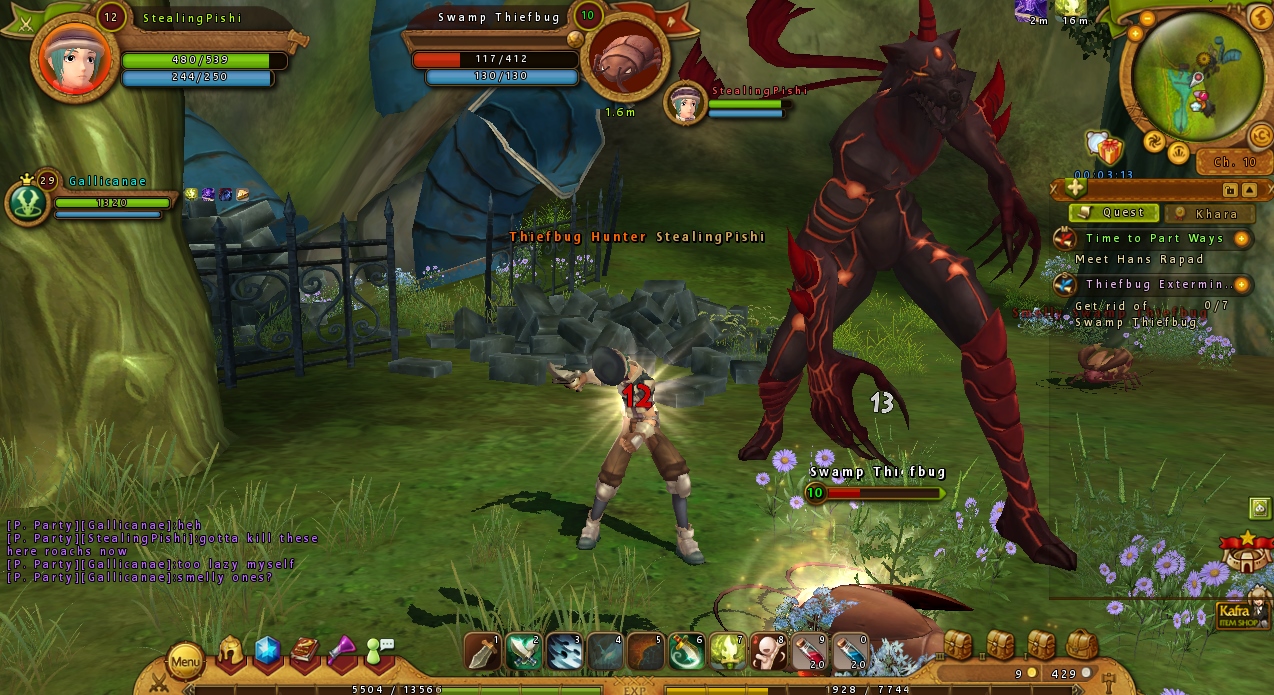Activate the glowing green plant skill in slot 7
Viewport: 1274px width, 695px height.
(727, 652)
